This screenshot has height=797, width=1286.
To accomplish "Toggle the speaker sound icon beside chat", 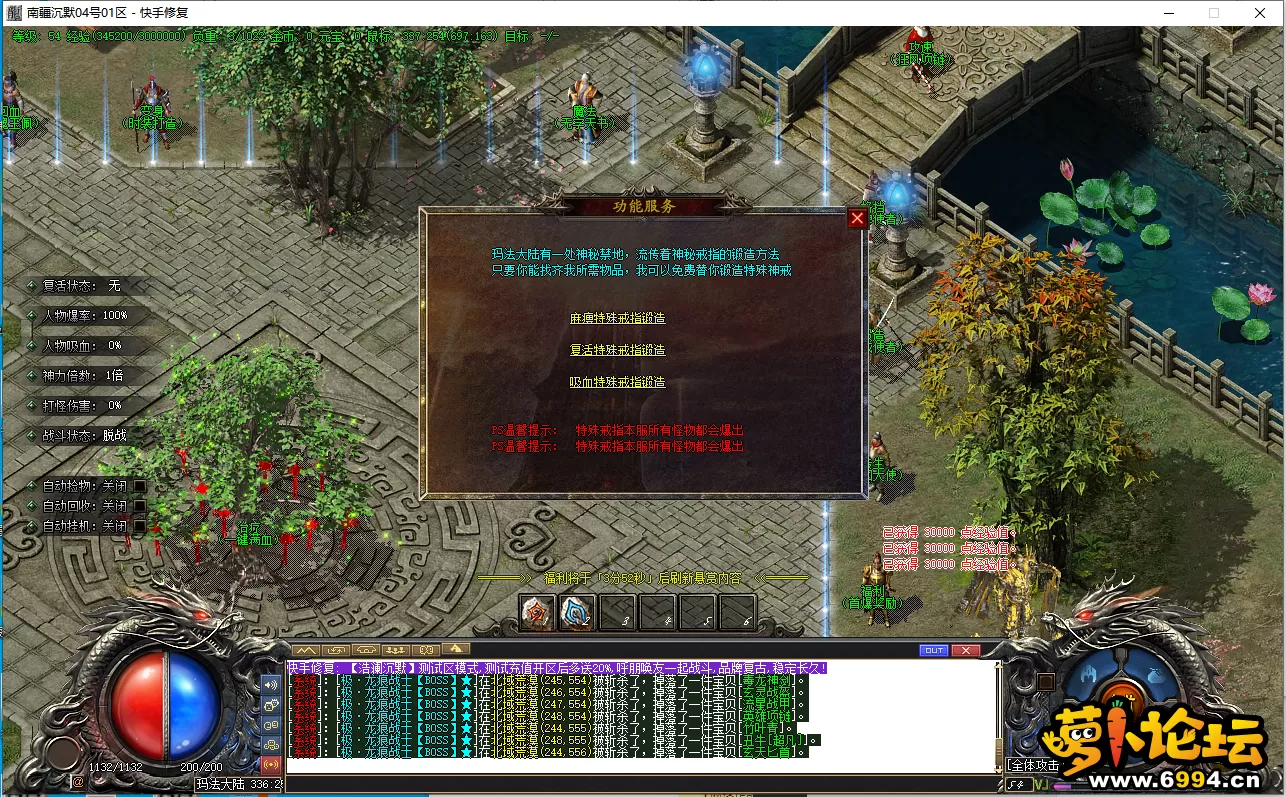I will coord(271,685).
